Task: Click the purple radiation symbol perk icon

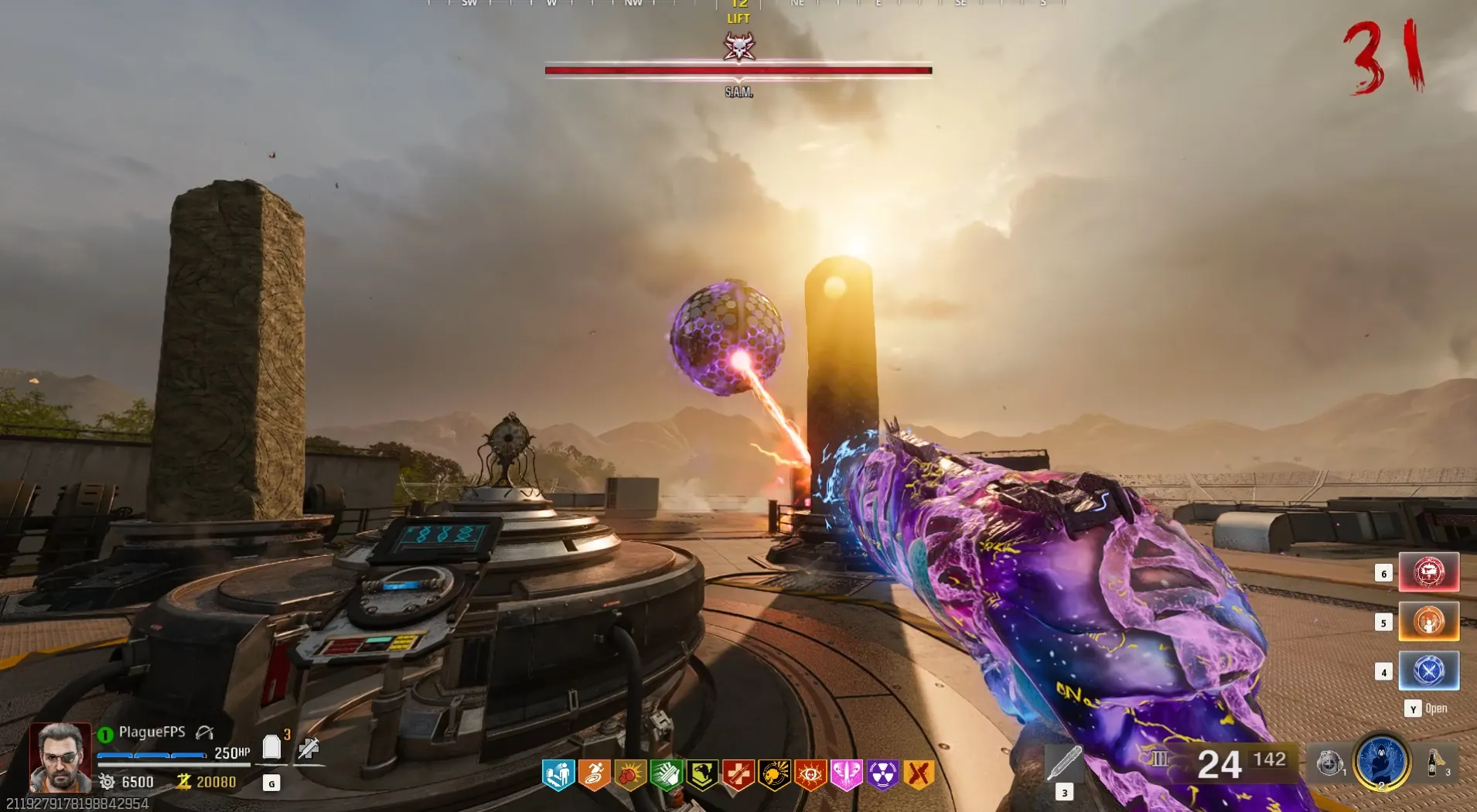Action: click(882, 774)
